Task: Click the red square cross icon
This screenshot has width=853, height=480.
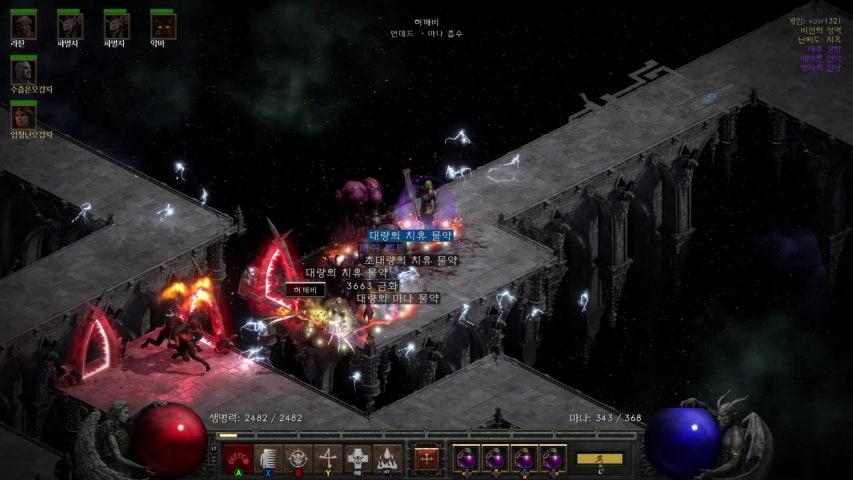Action: coord(427,458)
